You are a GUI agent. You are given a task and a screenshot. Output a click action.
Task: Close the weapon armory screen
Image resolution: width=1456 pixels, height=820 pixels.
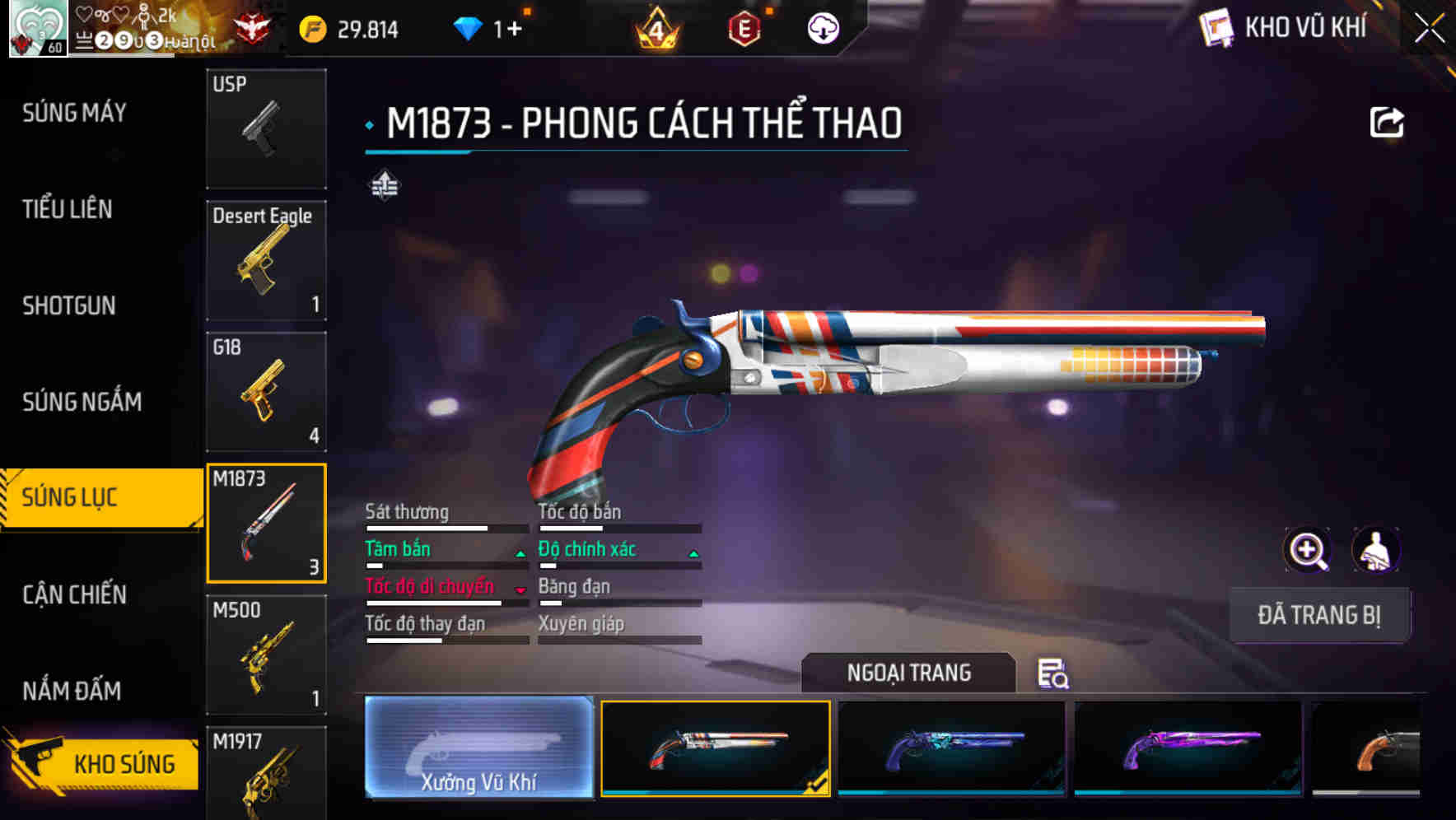pyautogui.click(x=1429, y=29)
